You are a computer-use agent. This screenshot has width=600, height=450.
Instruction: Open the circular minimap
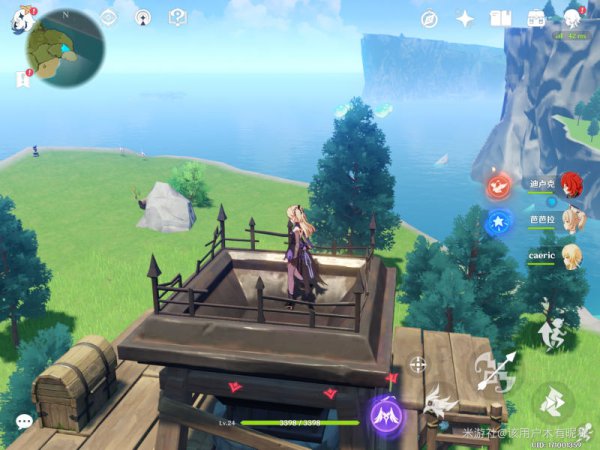pyautogui.click(x=66, y=48)
